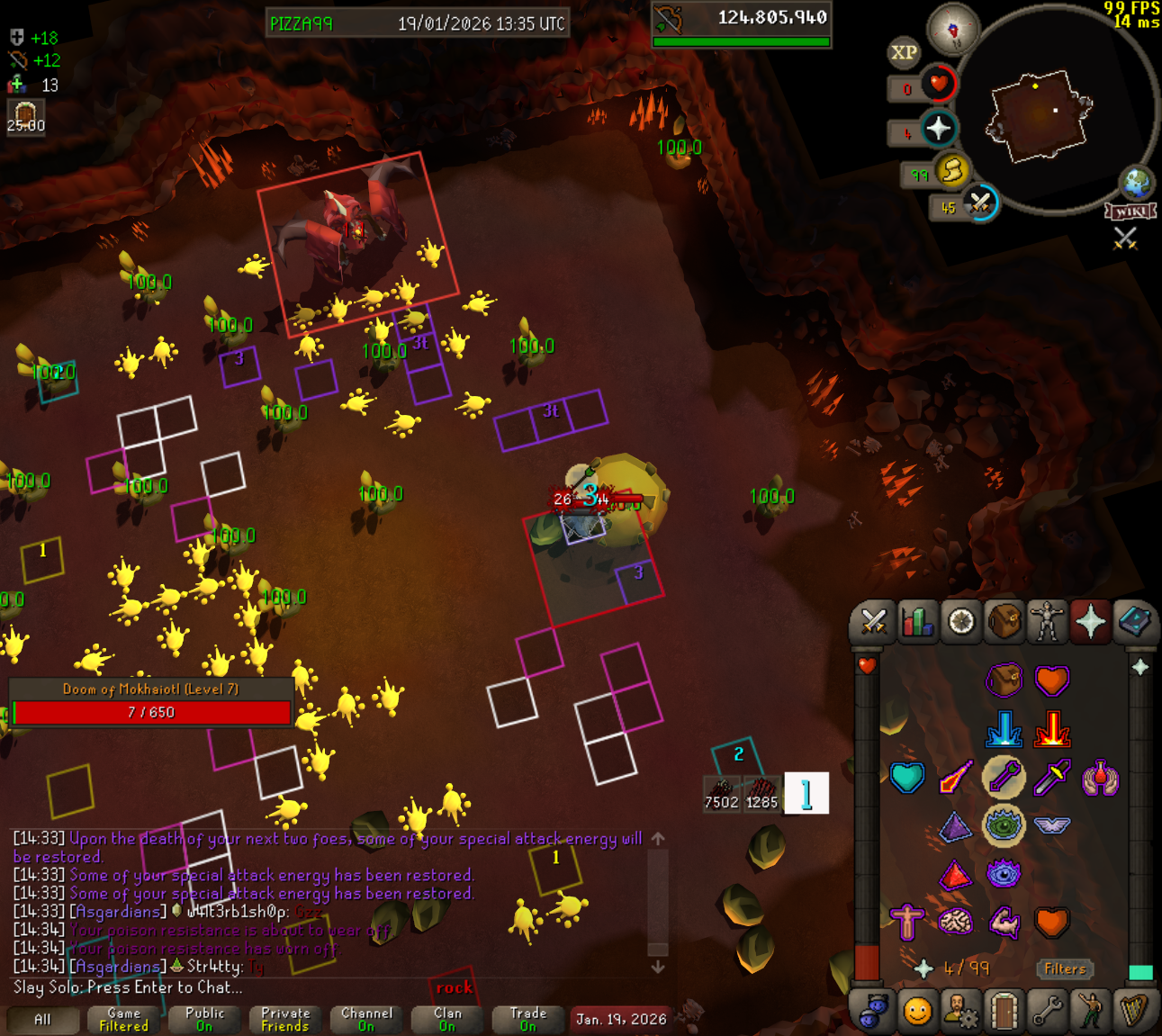1162x1036 pixels.
Task: Activate the special attack orb
Action: (x=980, y=203)
